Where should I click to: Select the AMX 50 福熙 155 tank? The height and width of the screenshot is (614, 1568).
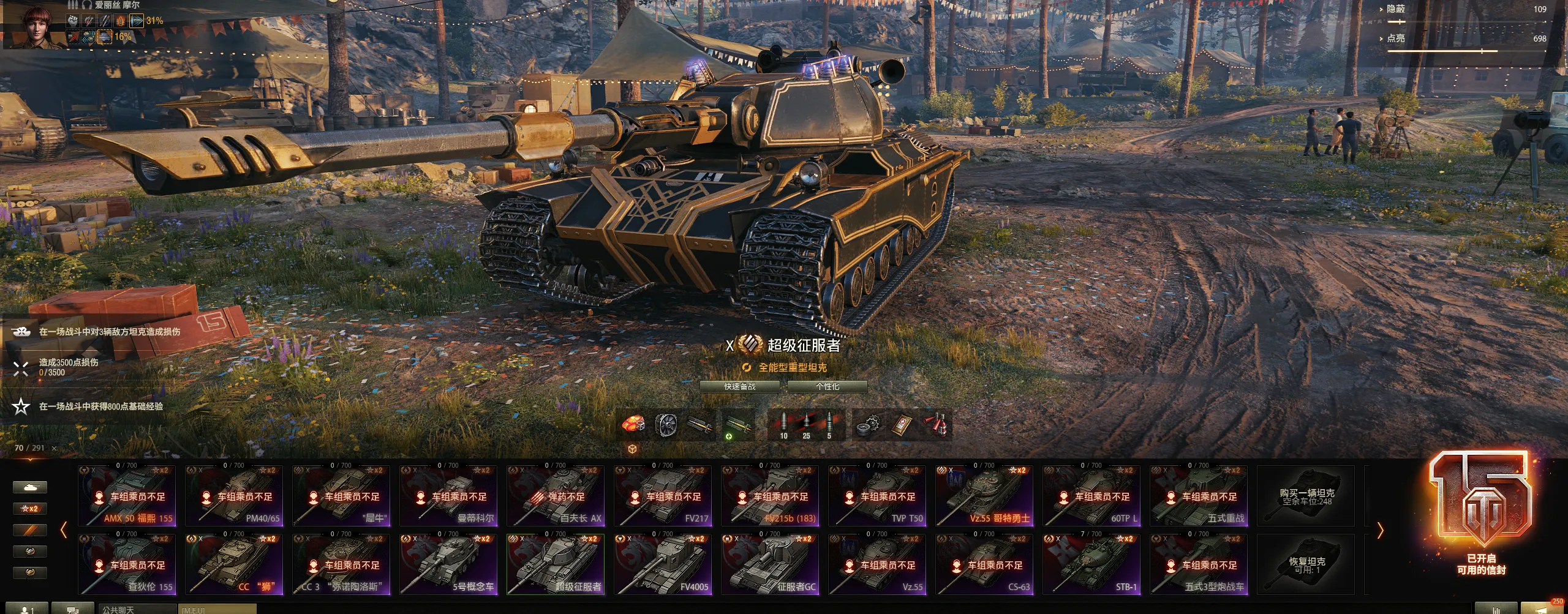127,496
